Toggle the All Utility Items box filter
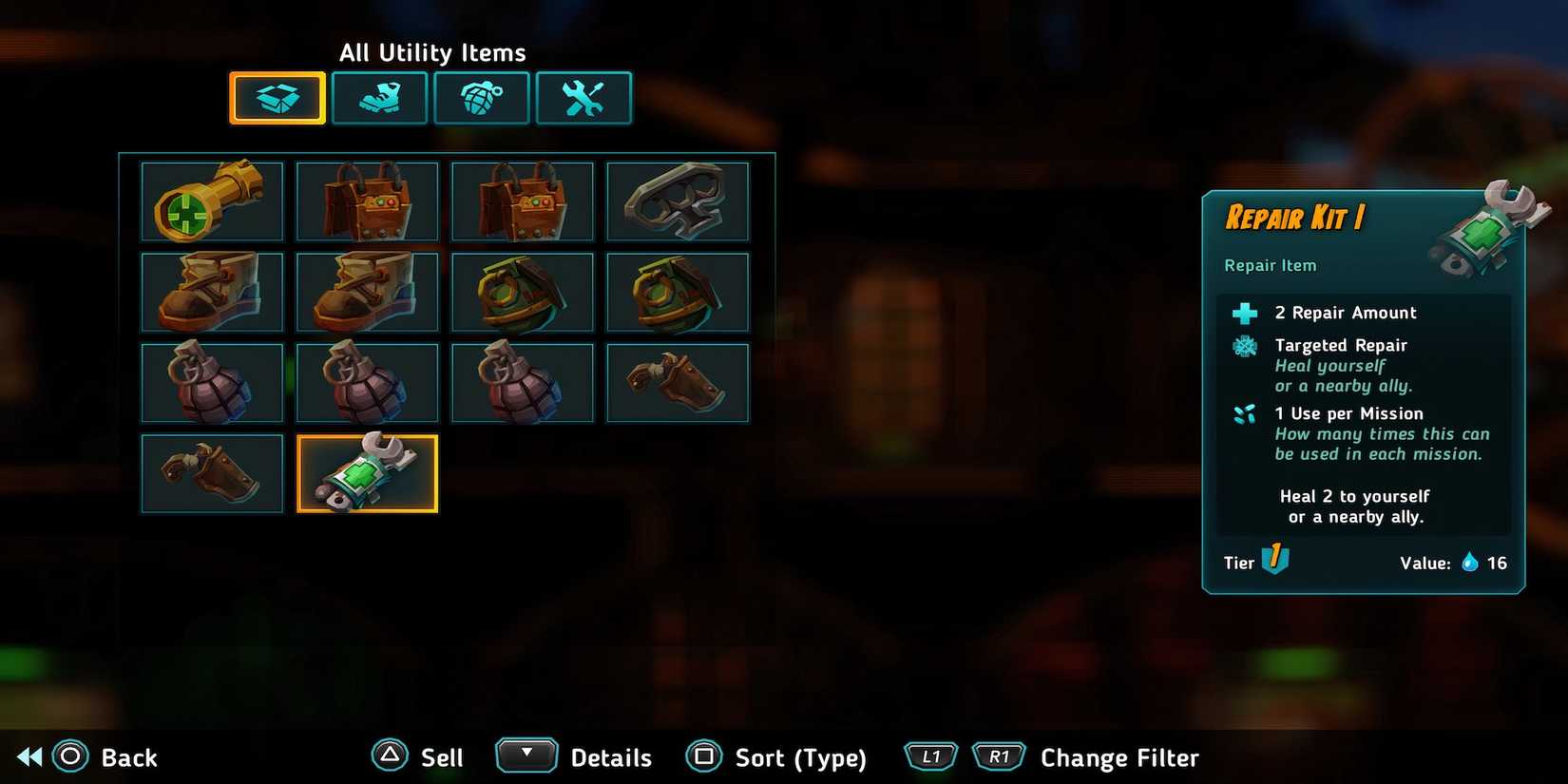The width and height of the screenshot is (1568, 784). pyautogui.click(x=277, y=97)
